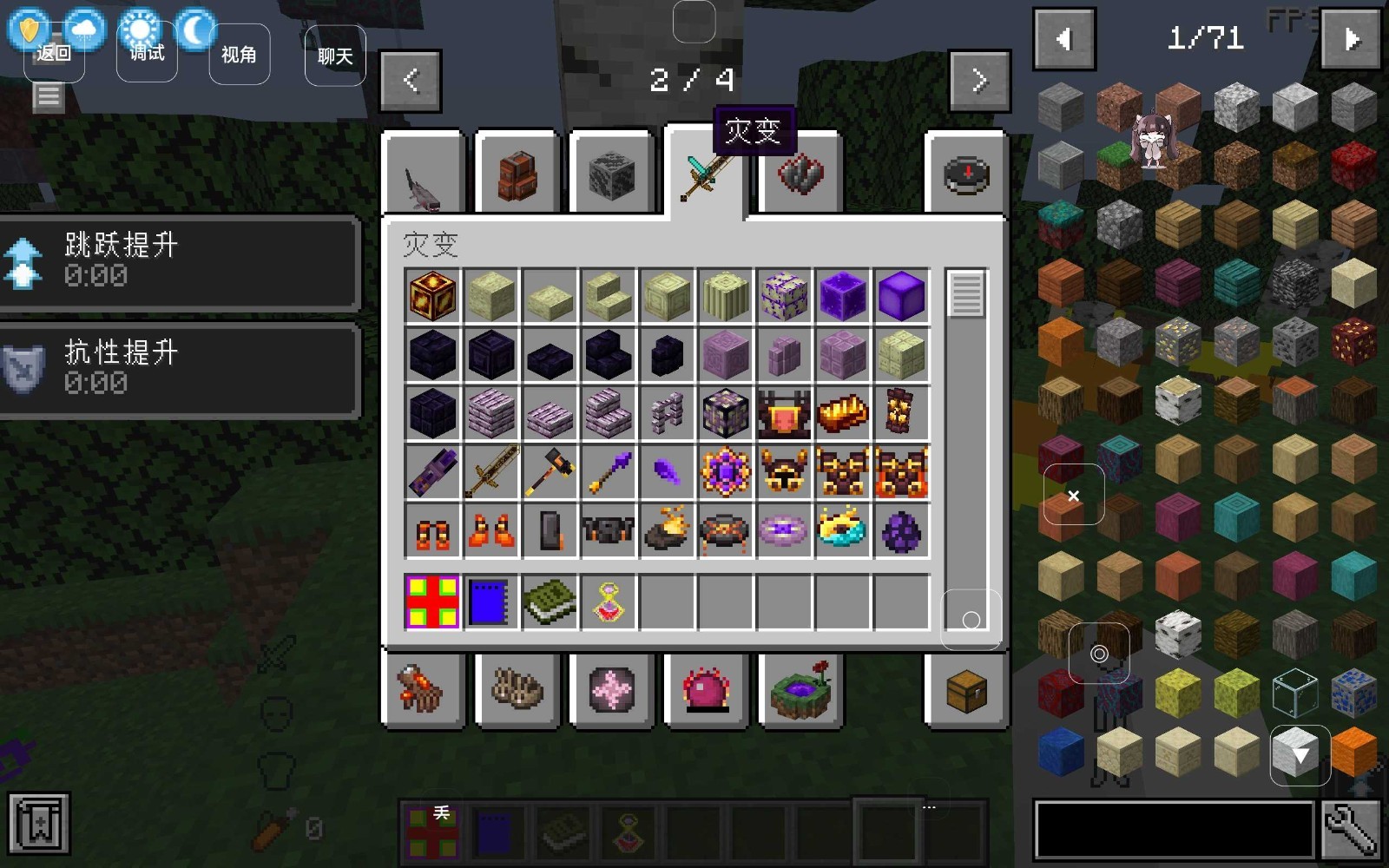This screenshot has height=868, width=1389.
Task: Select the 灾变 sword tab
Action: 704,174
